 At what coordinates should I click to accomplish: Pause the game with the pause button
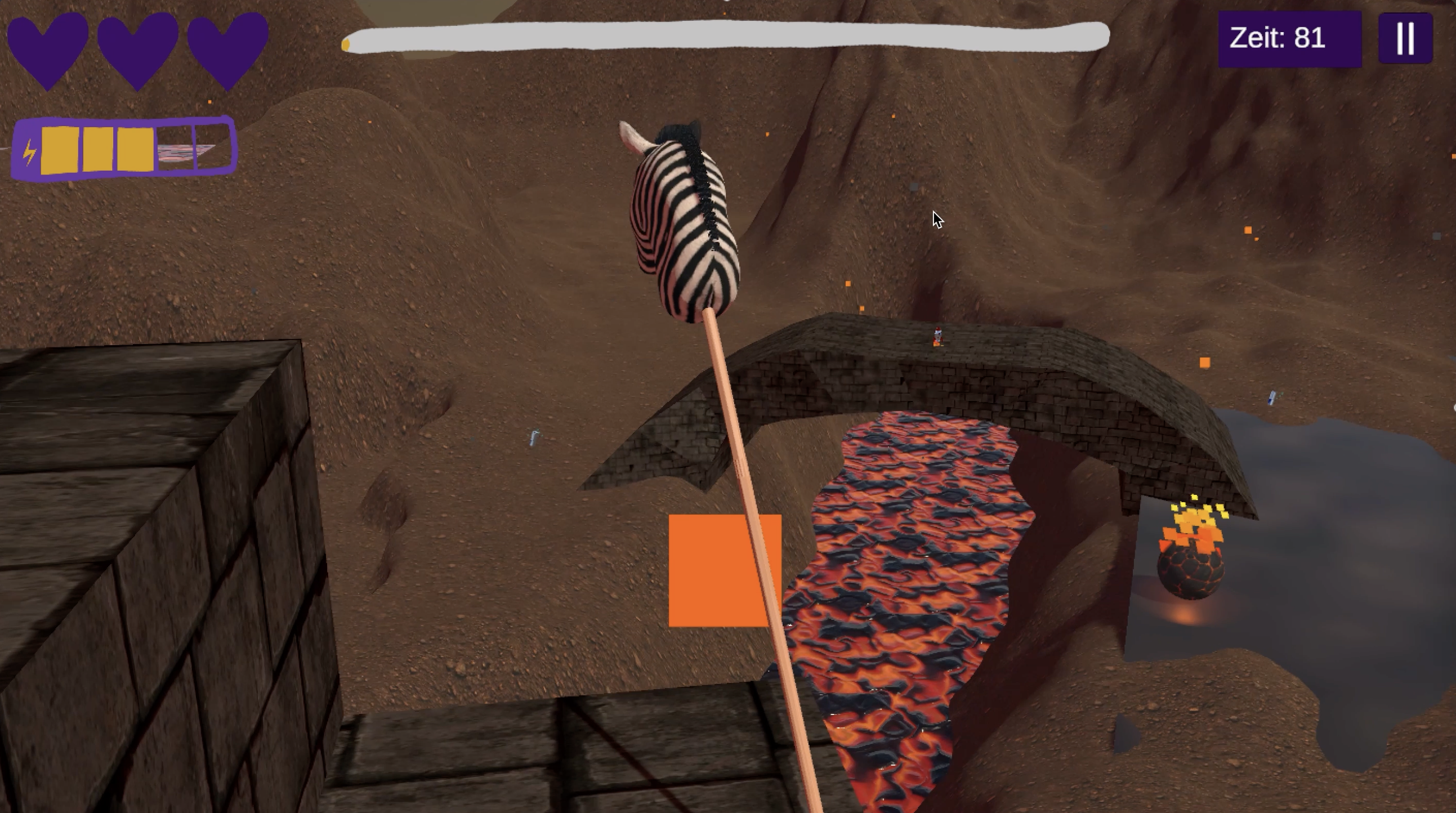[1405, 38]
